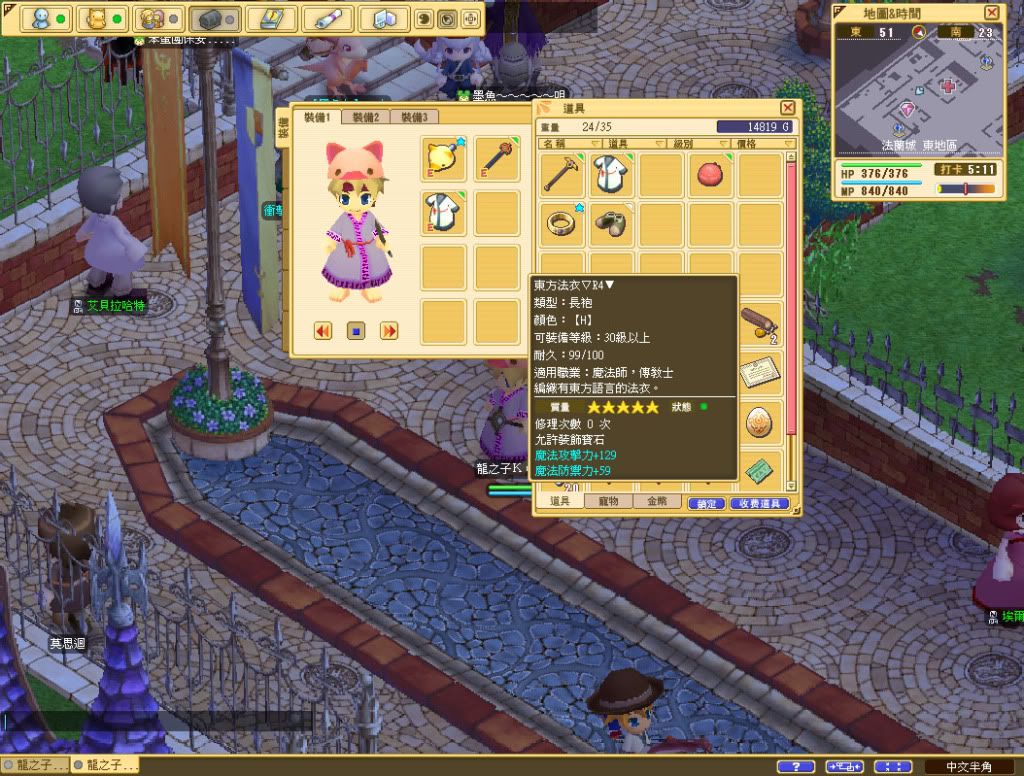Click the pink gem marker on minimap

click(908, 109)
